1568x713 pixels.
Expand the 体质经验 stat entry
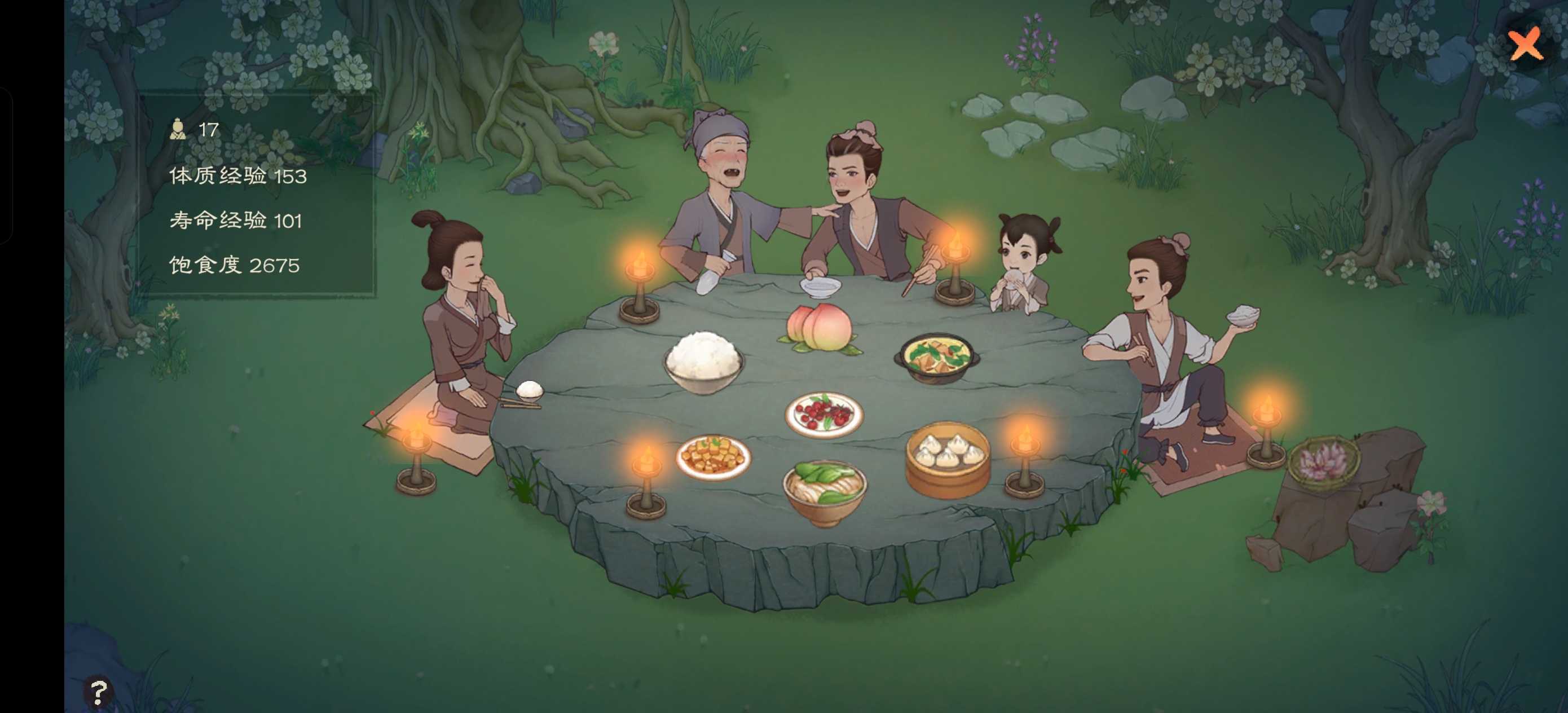pos(237,176)
